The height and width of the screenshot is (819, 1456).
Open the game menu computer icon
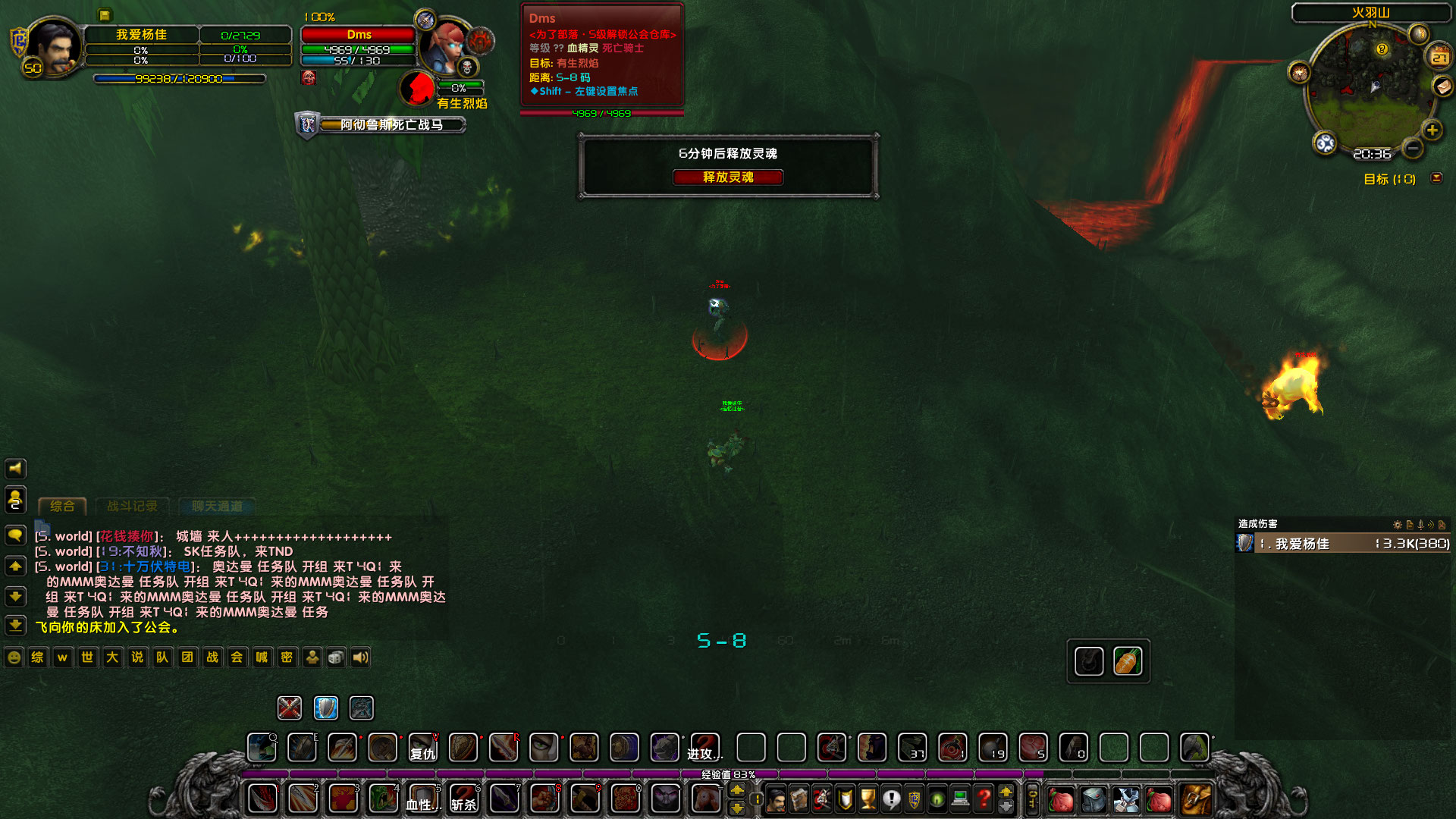960,799
